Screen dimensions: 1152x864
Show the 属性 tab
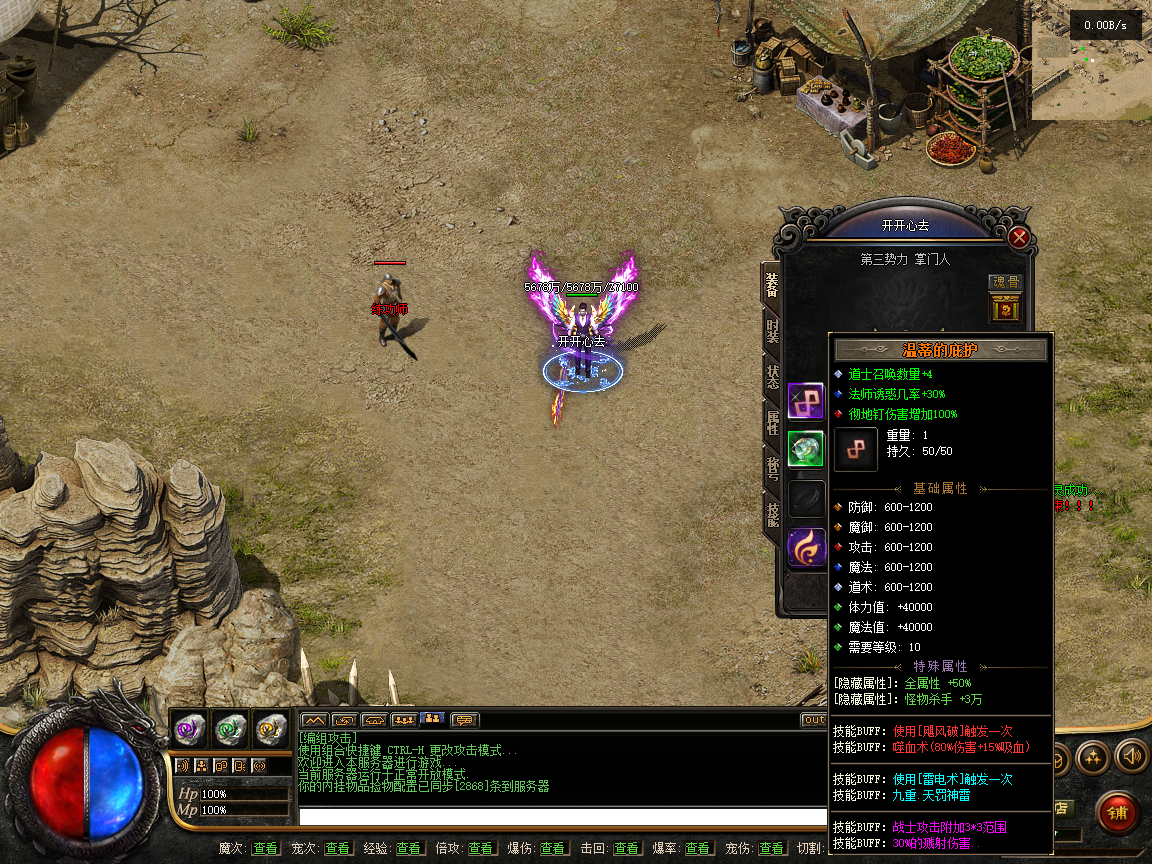[772, 422]
